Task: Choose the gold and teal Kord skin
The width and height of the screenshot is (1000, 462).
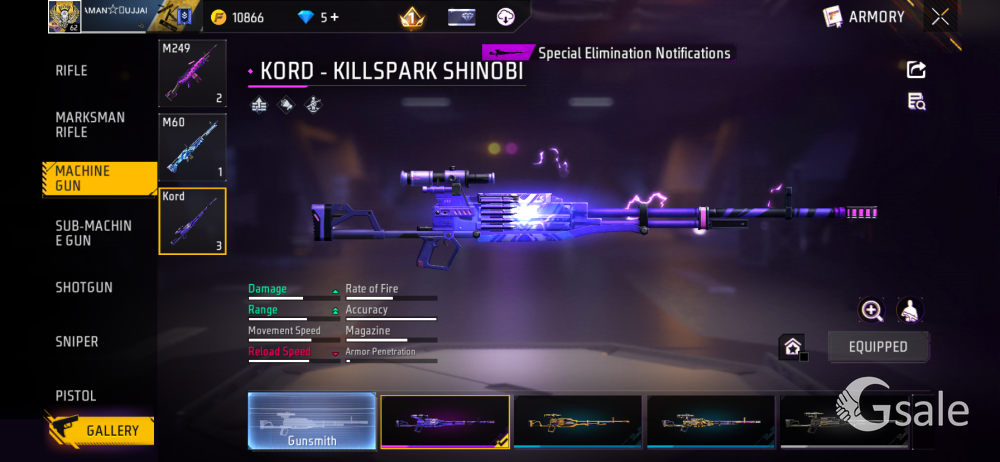Action: [578, 421]
